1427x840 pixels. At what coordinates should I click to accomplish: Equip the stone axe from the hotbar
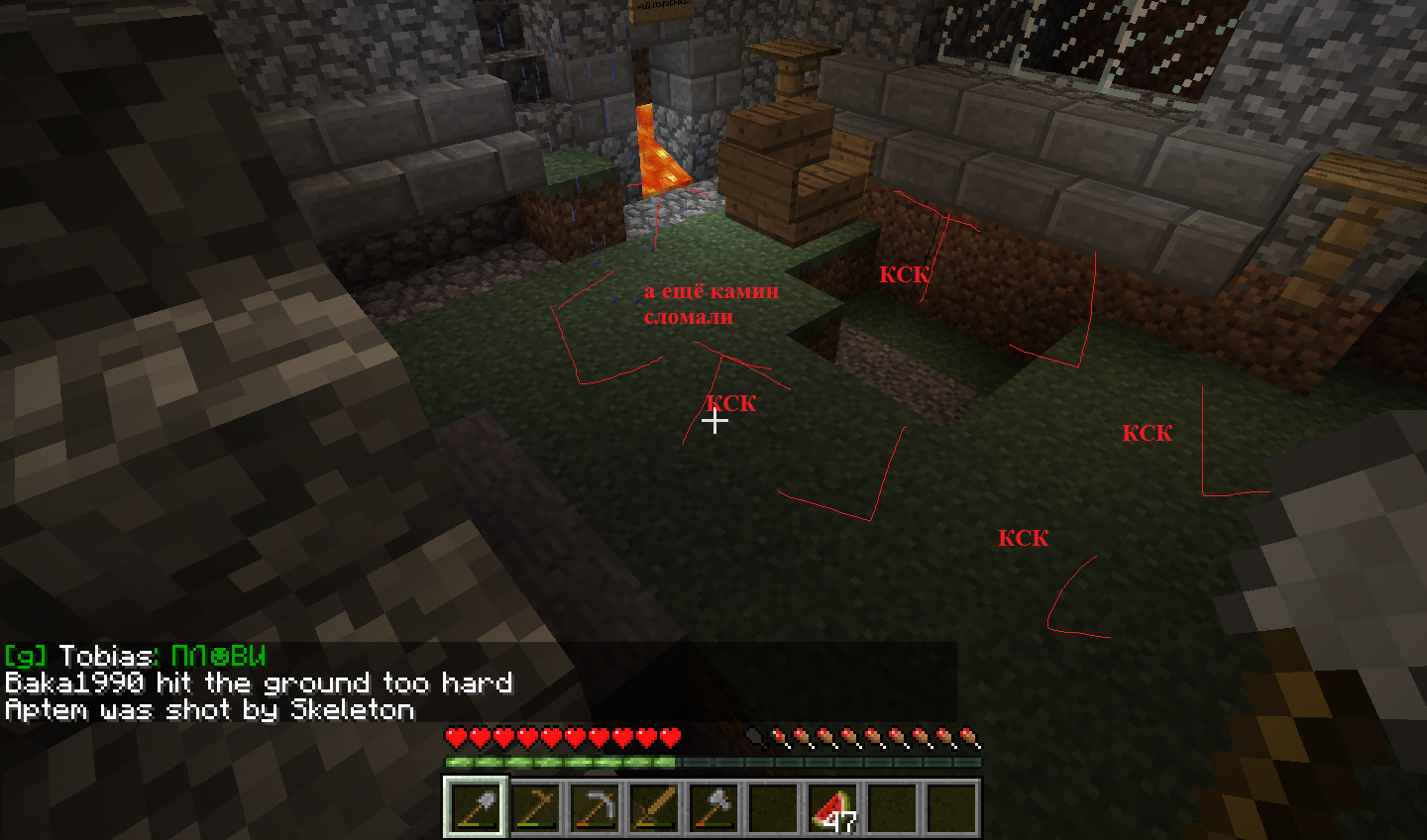[713, 807]
